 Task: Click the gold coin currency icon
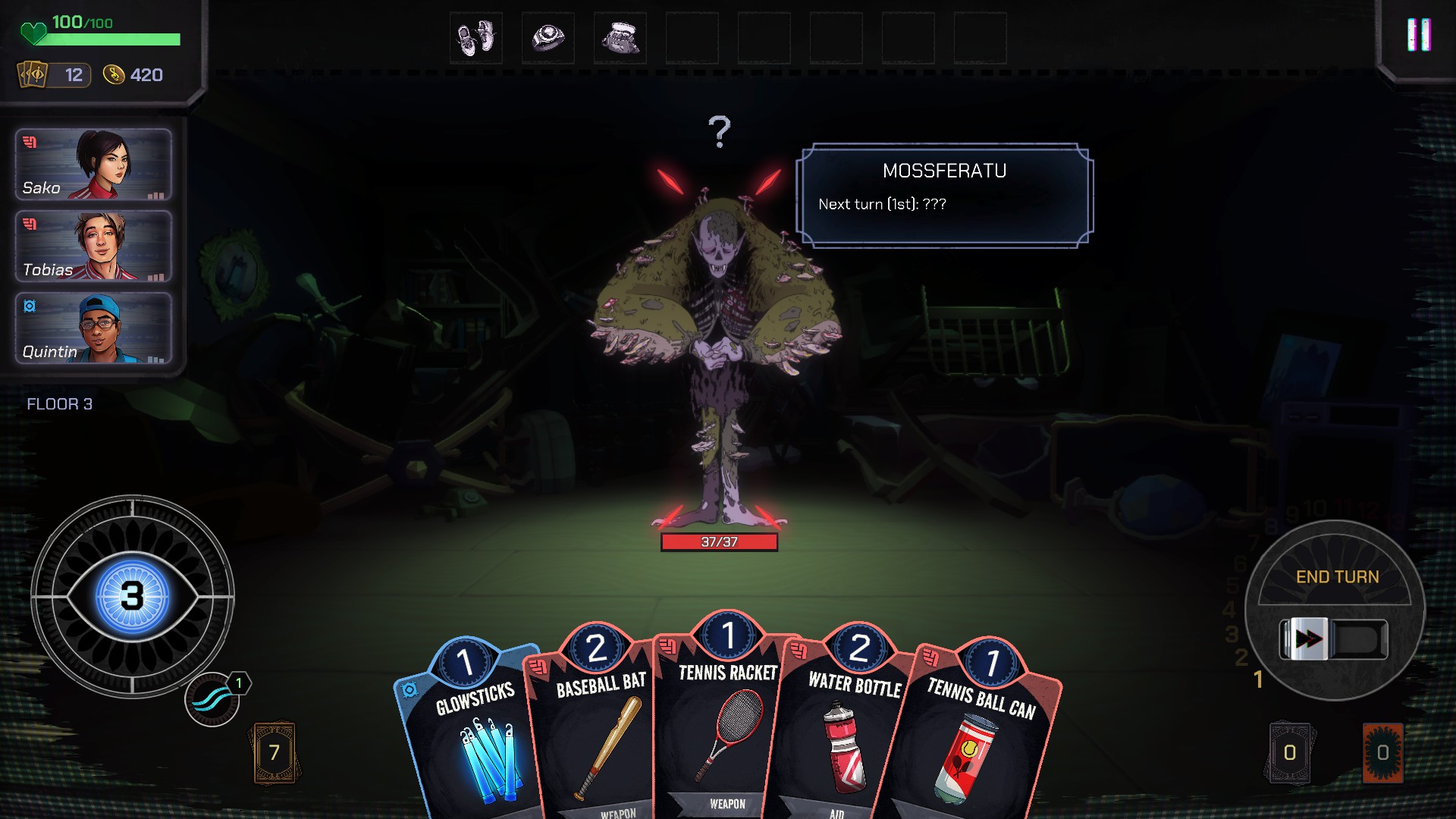click(x=115, y=75)
